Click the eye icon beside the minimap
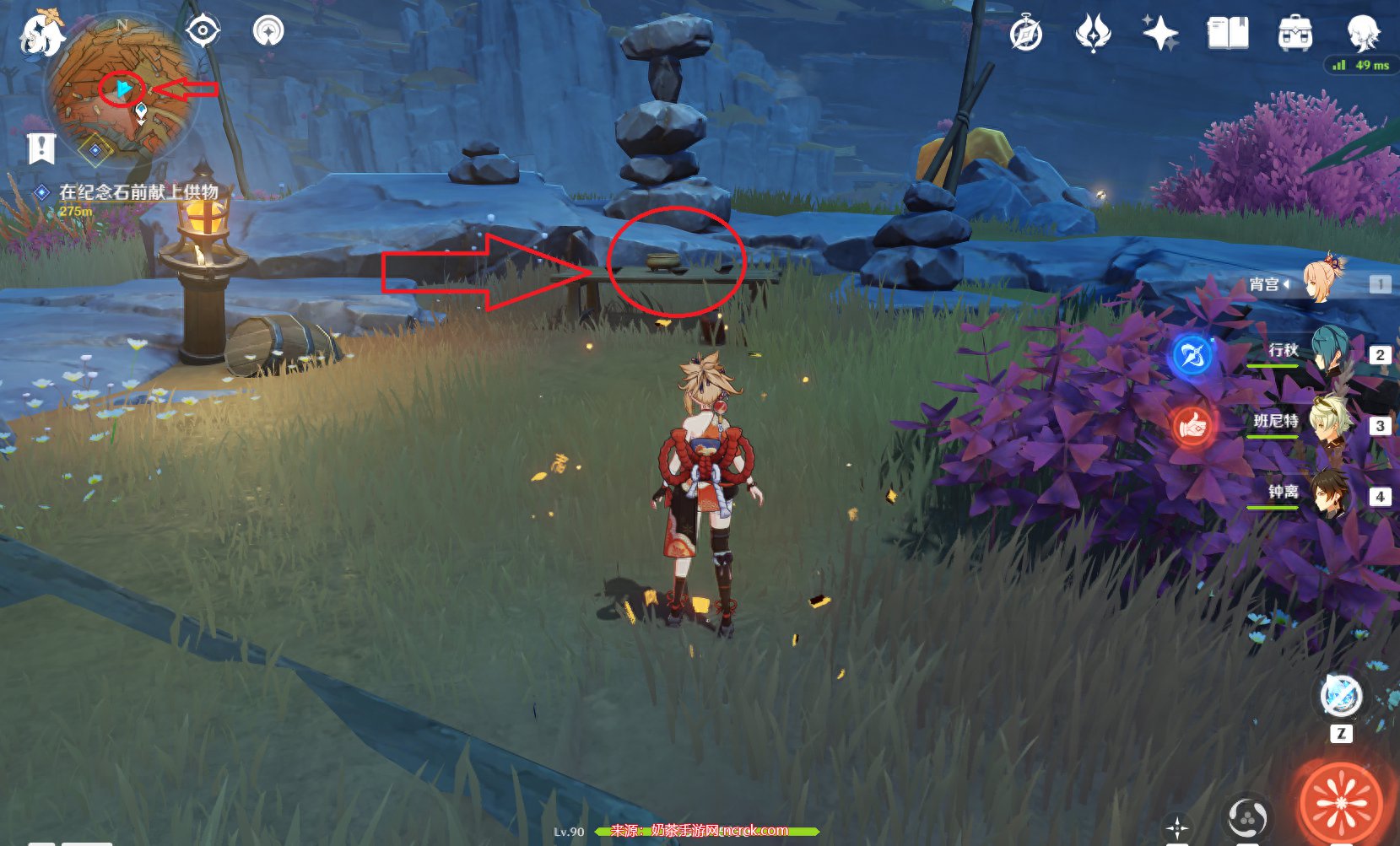The width and height of the screenshot is (1400, 846). click(x=203, y=32)
